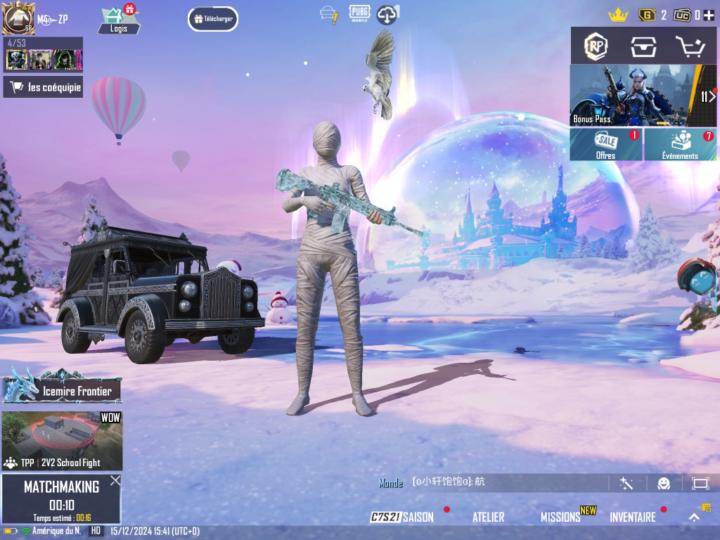The image size is (720, 540).
Task: Open the Offres sale panel
Action: (x=606, y=144)
